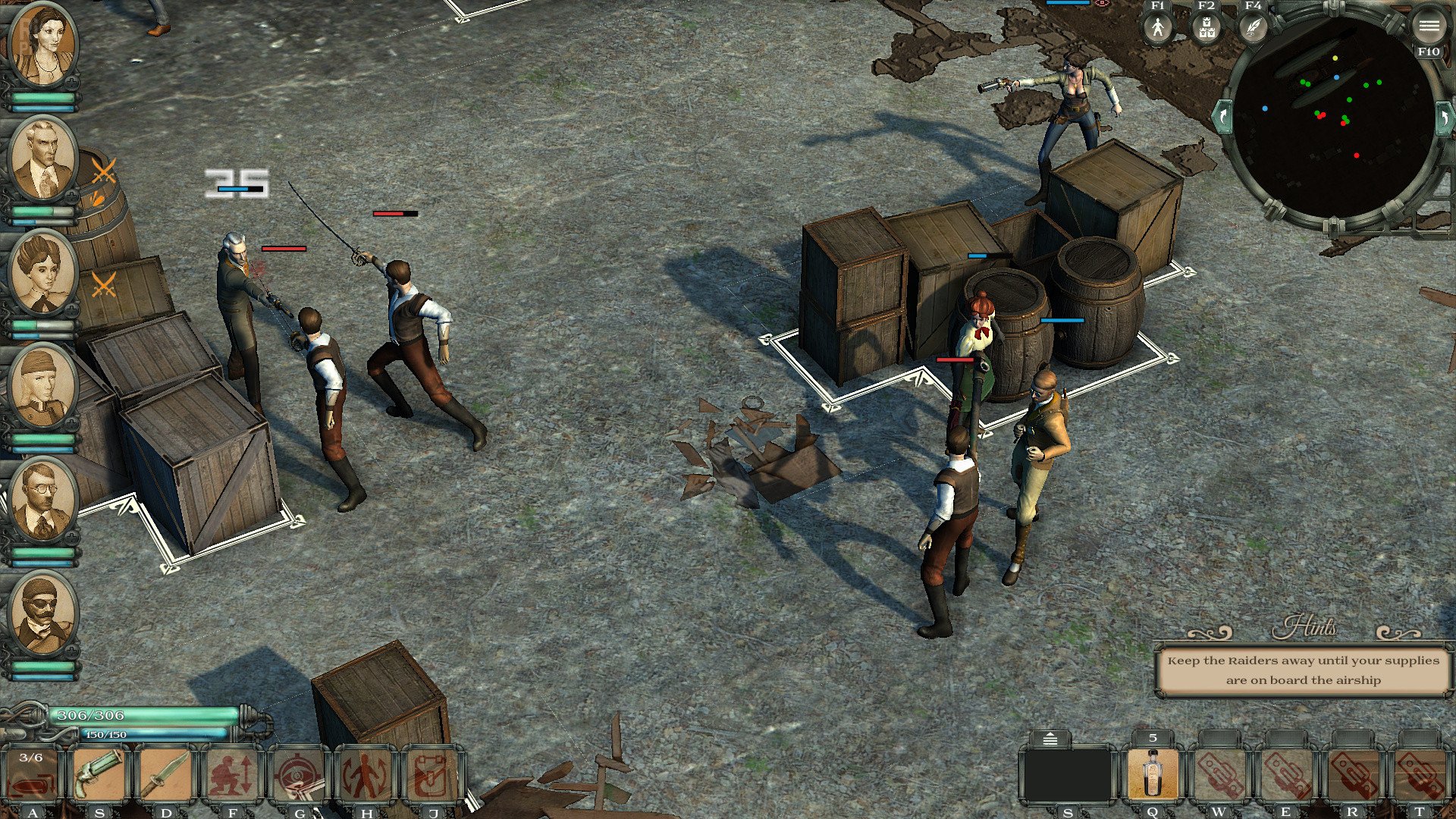Open the journal quill icon

1254,29
